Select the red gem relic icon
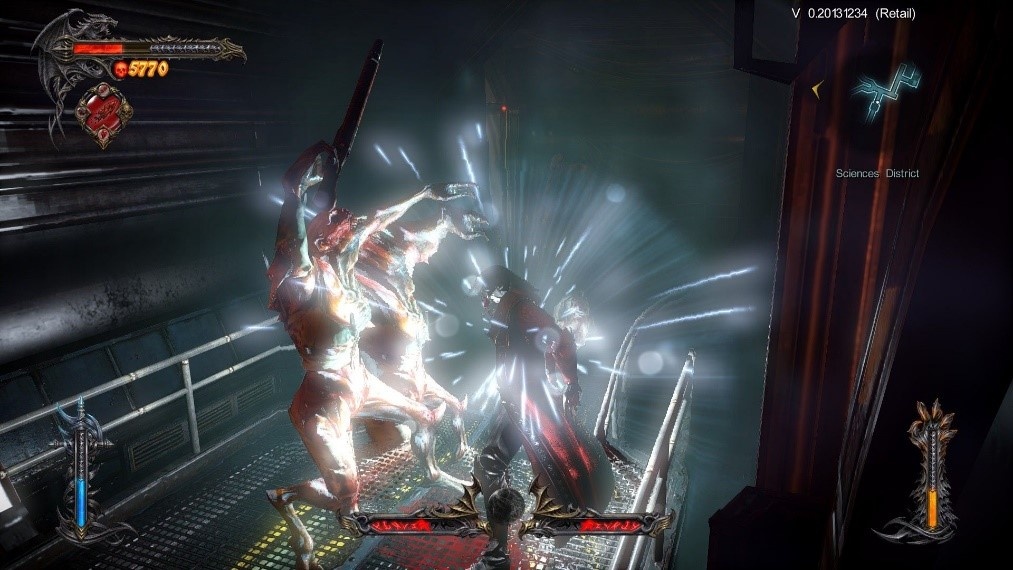Screen dimensions: 1013x570 99,113
